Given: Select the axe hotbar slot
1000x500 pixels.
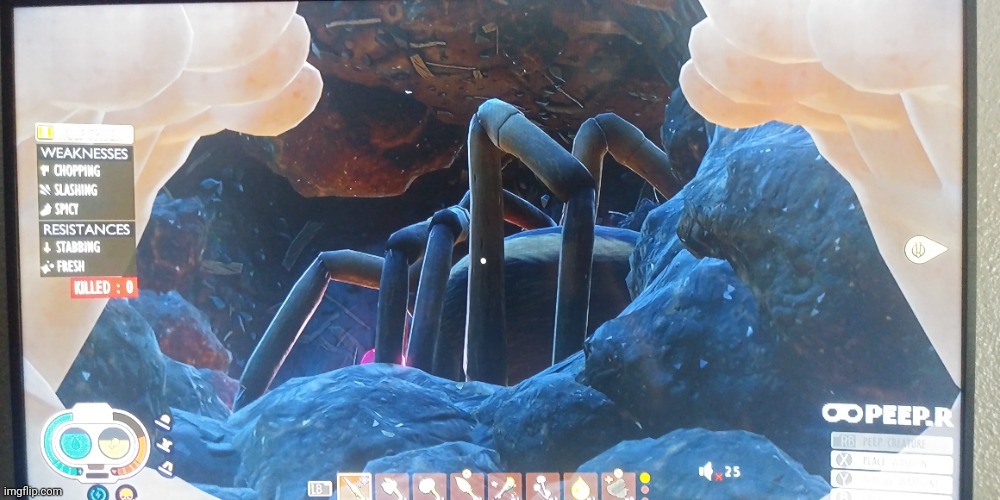Looking at the screenshot, I should (392, 487).
